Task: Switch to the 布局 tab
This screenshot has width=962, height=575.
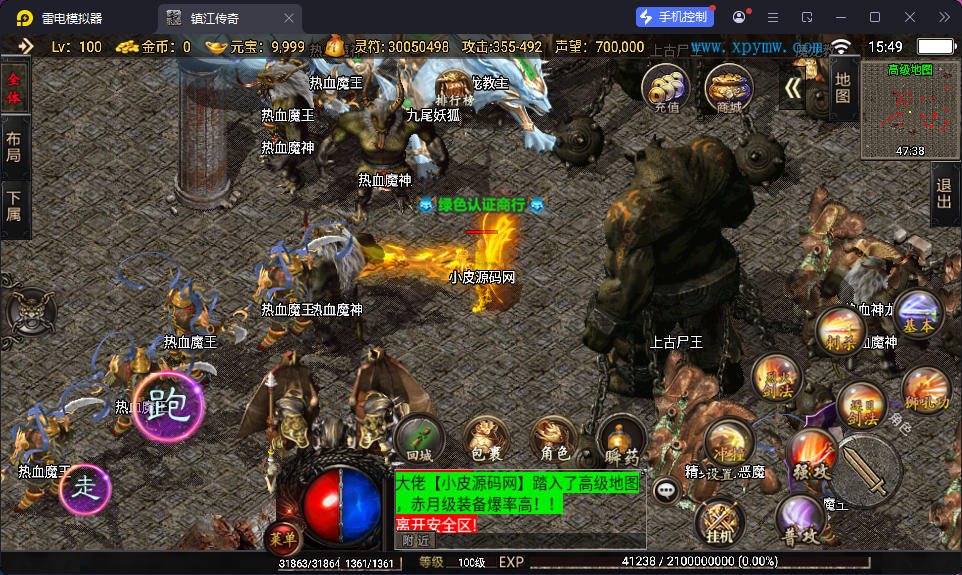Action: point(14,148)
